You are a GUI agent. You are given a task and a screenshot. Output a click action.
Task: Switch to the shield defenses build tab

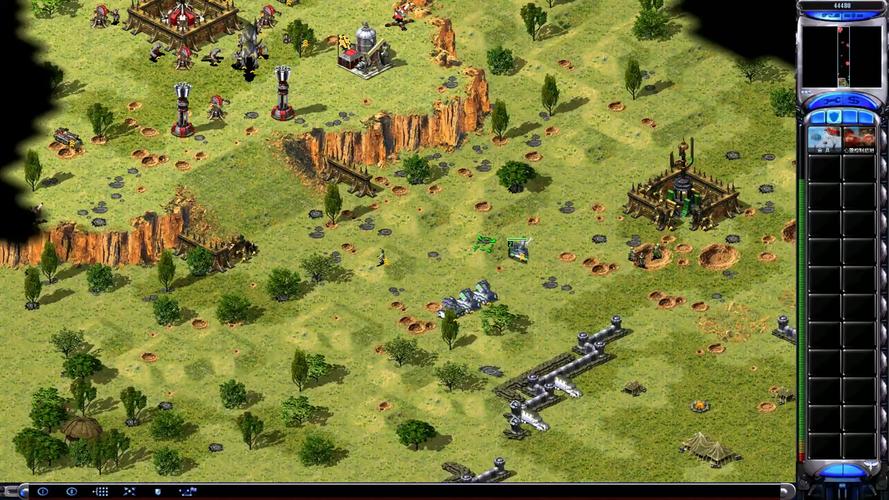click(836, 117)
